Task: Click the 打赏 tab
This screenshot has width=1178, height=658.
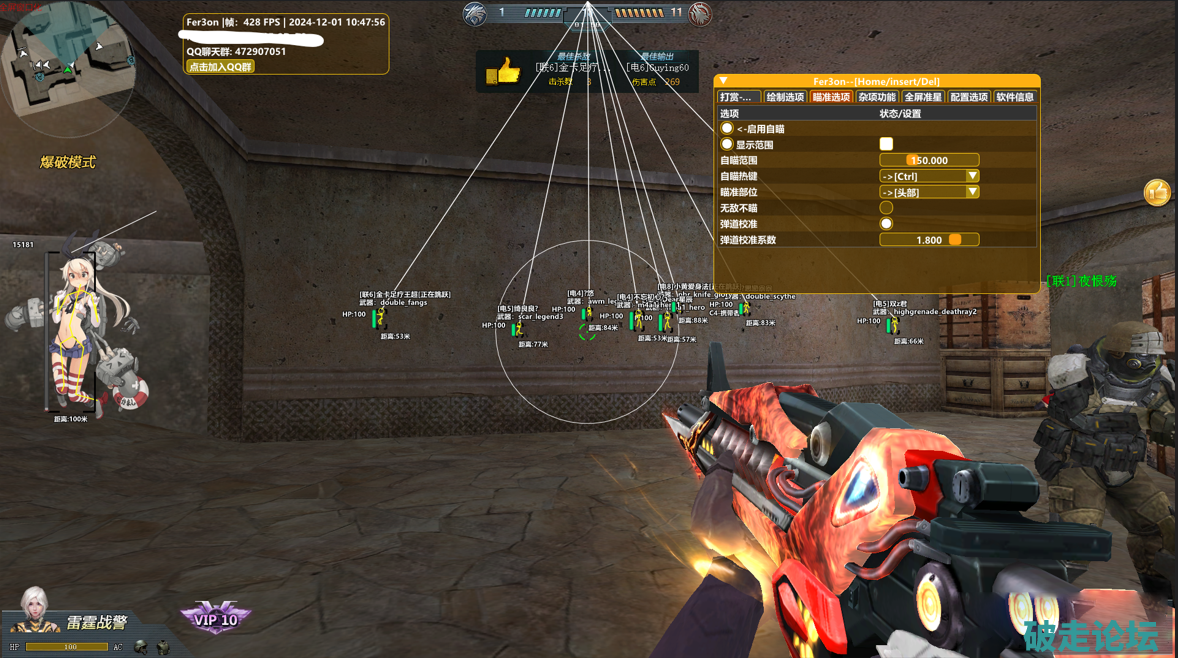Action: point(738,97)
